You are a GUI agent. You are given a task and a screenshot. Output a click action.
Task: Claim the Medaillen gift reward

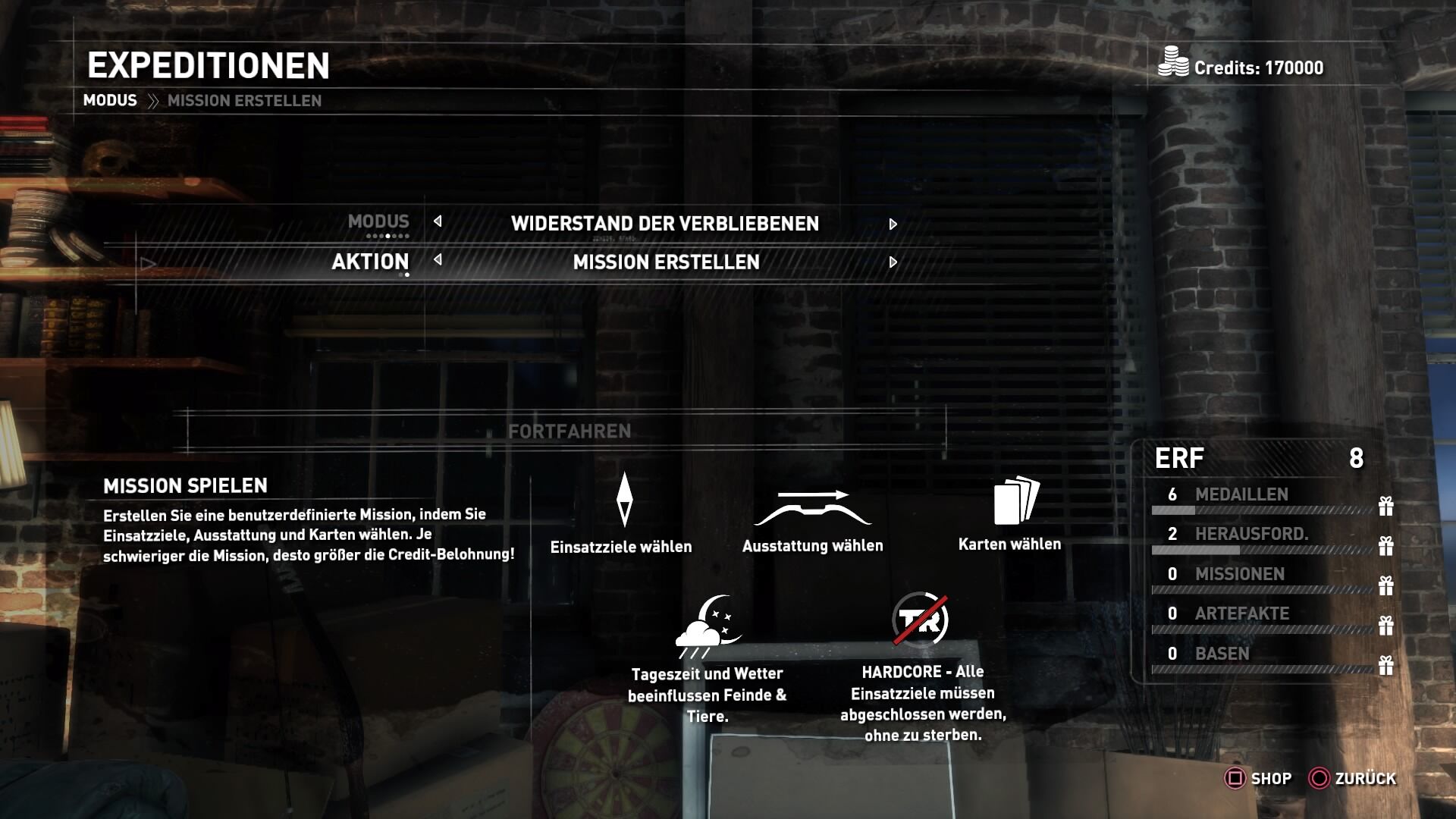pos(1385,506)
